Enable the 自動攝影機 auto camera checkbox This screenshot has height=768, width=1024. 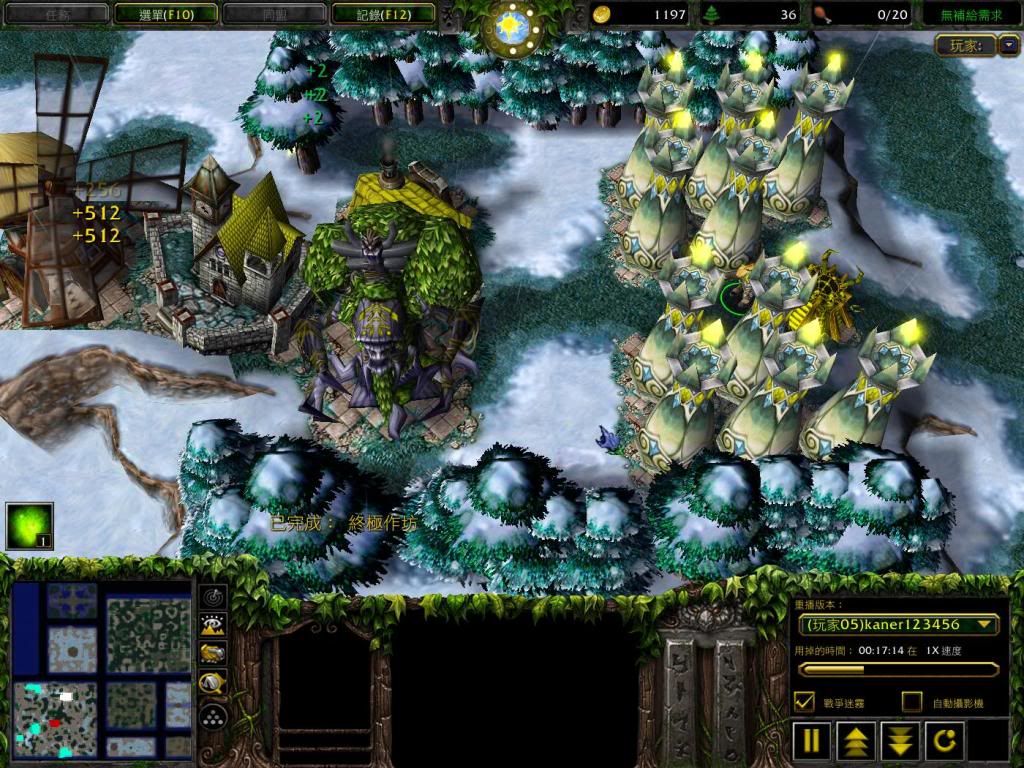coord(911,702)
